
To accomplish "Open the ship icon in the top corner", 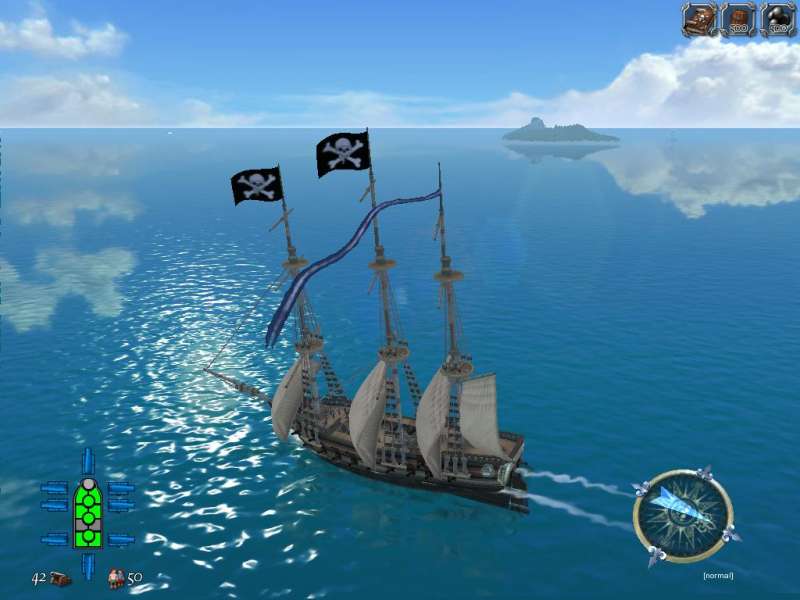I will click(699, 19).
